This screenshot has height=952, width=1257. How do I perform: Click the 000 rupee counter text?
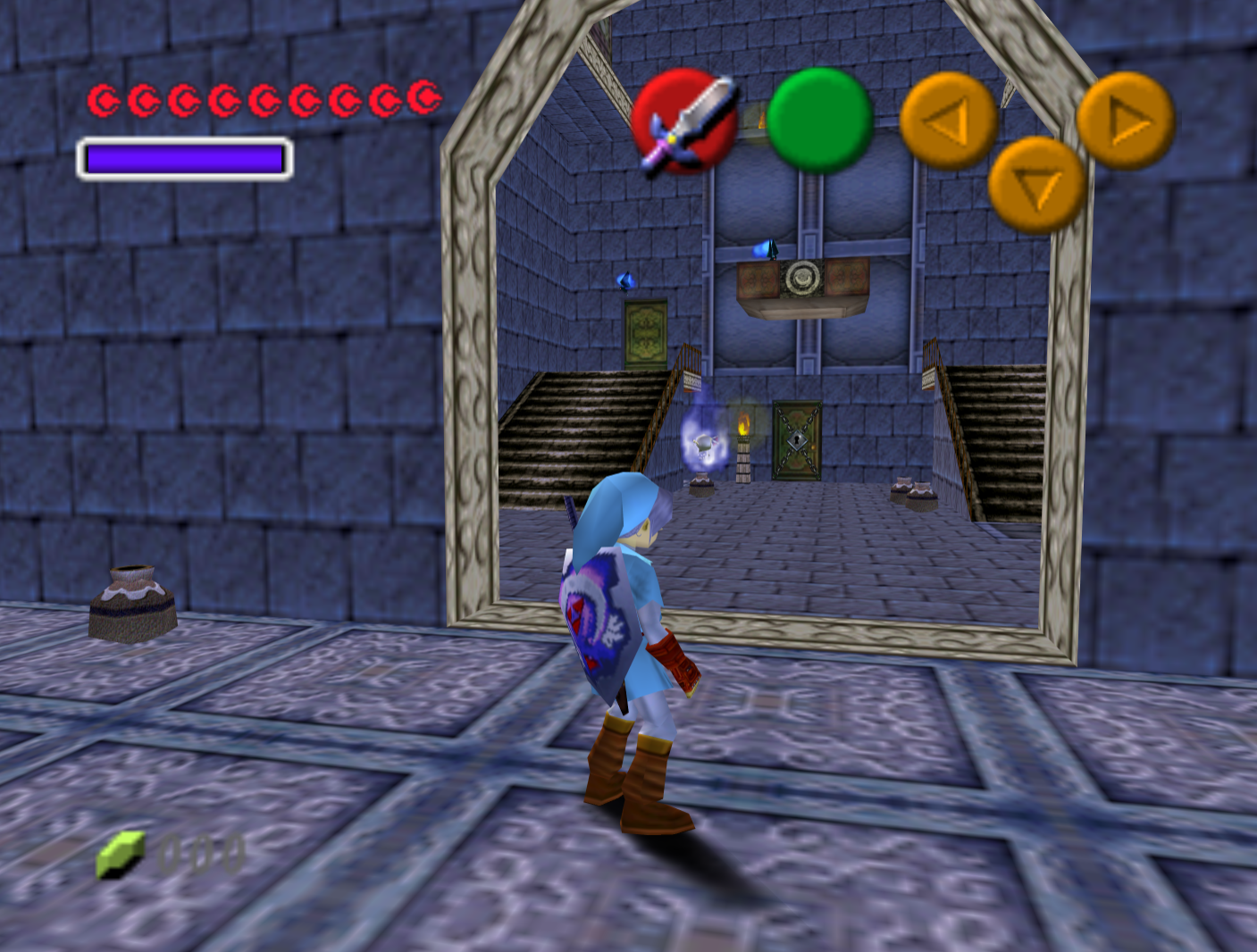pos(201,855)
